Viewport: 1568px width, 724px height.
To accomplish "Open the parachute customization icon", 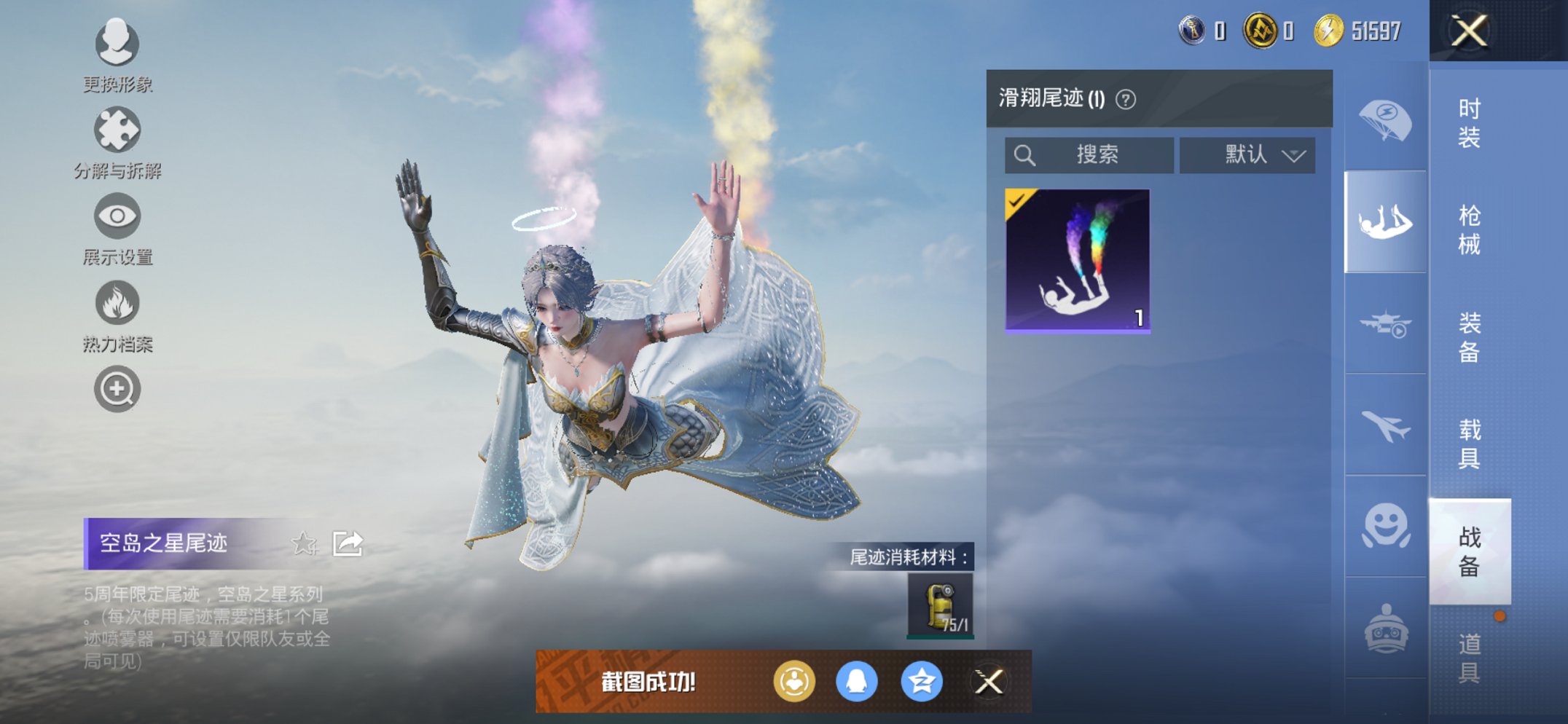I will pyautogui.click(x=1383, y=122).
